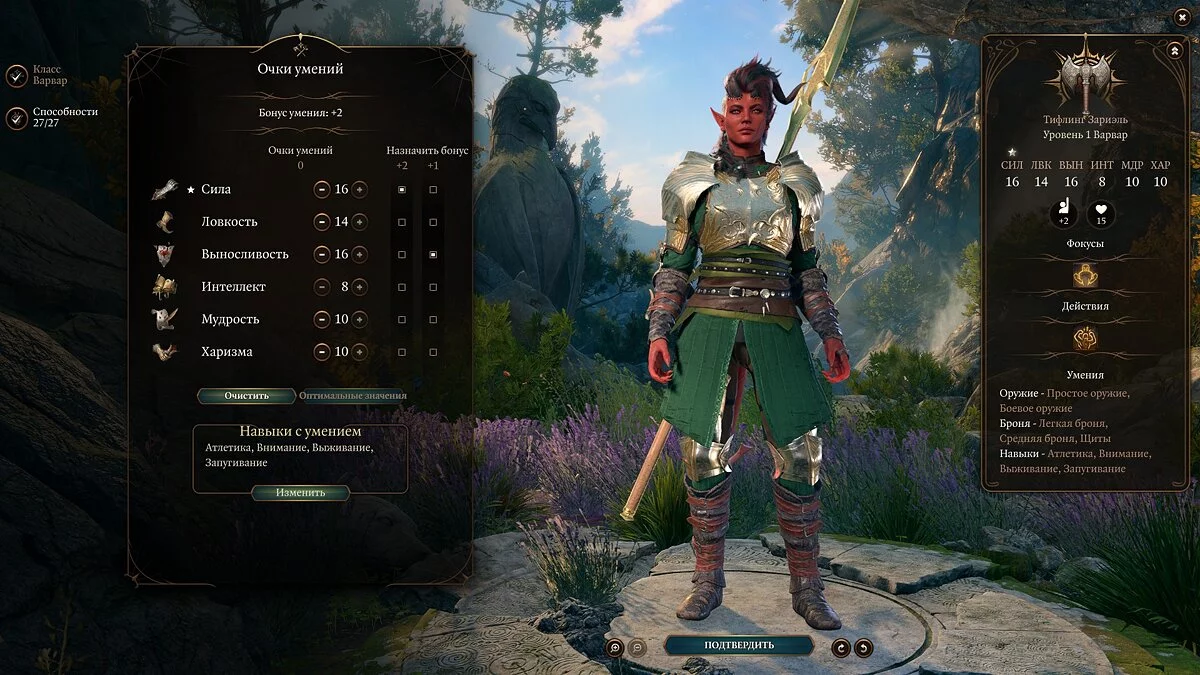The image size is (1200, 675).
Task: Open the Способности 27/27 step
Action: point(17,118)
